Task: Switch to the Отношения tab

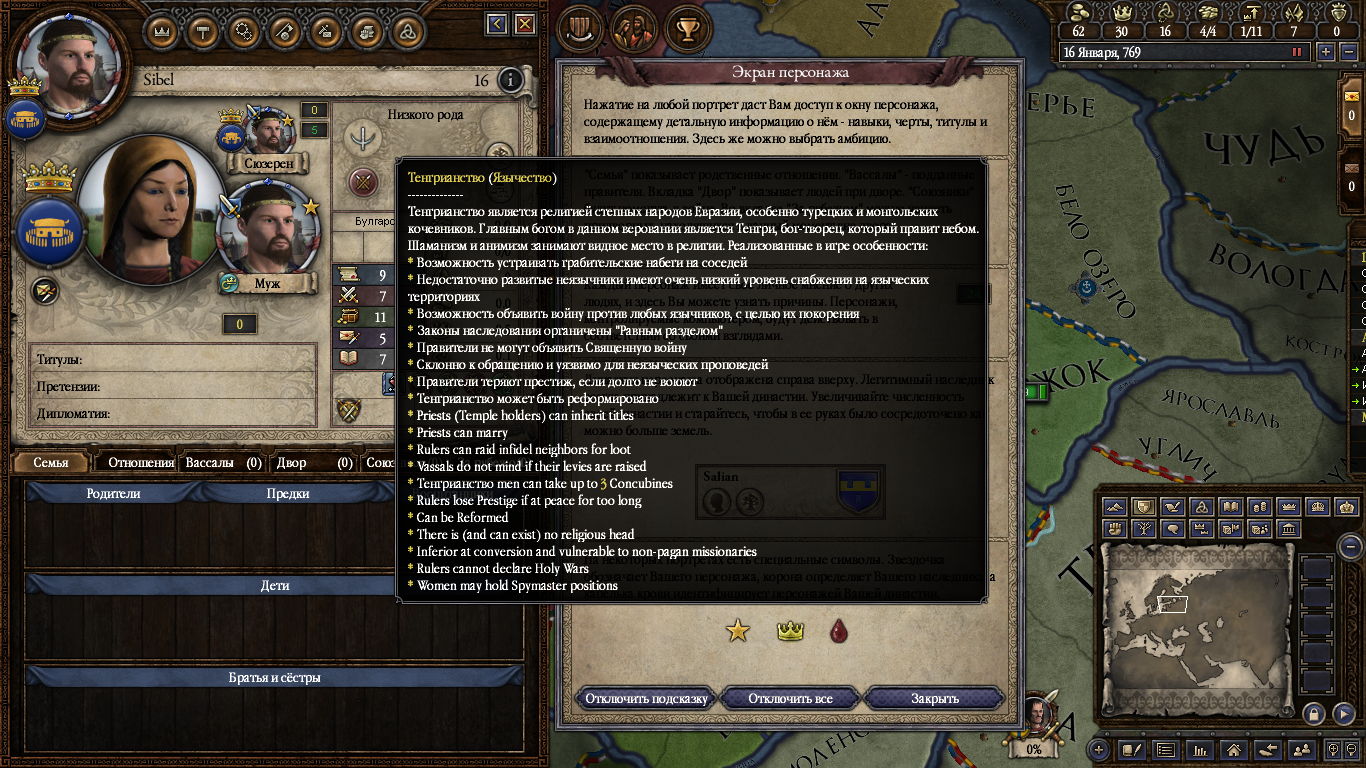Action: [141, 462]
